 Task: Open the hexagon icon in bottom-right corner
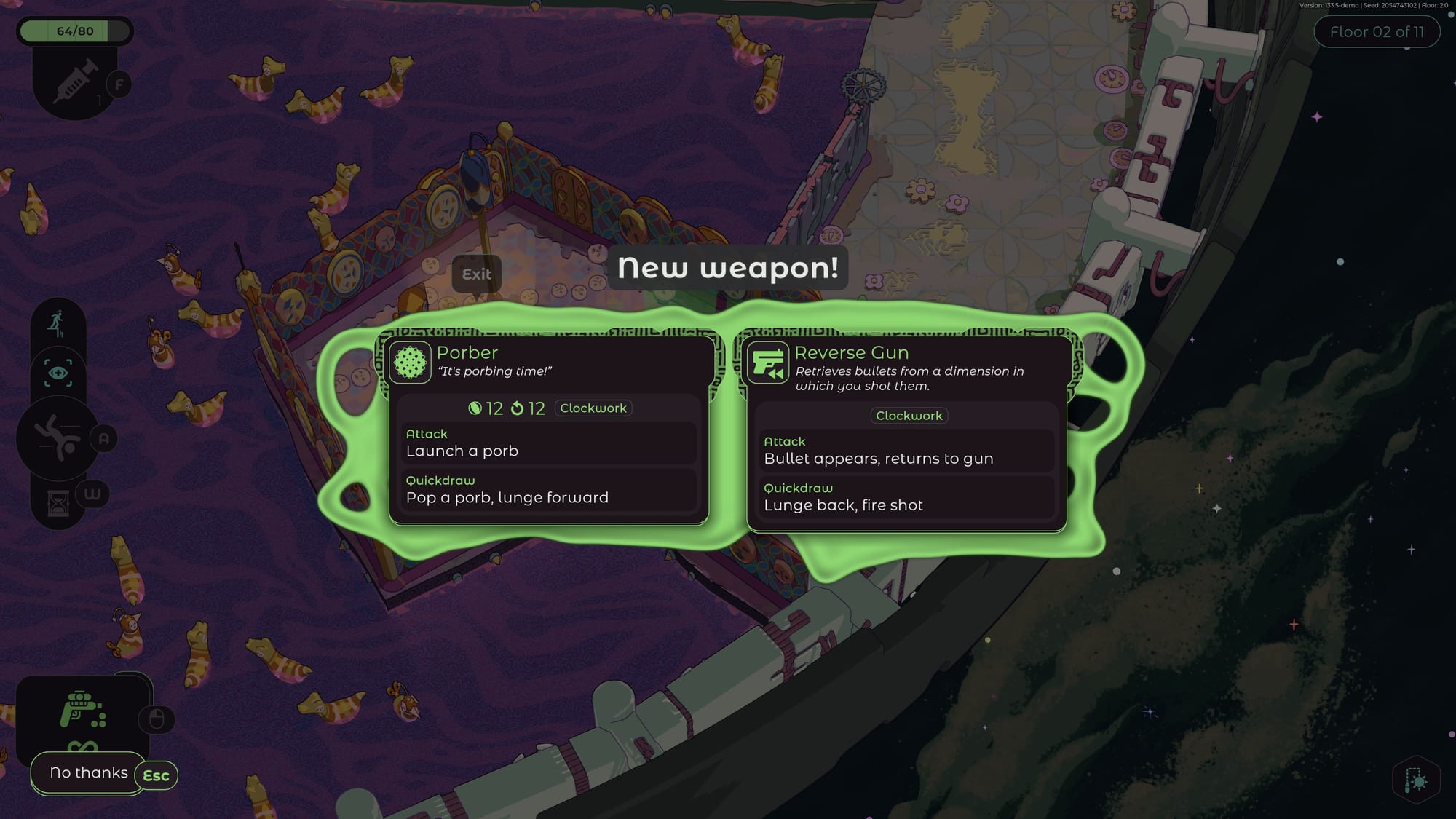[x=1416, y=780]
